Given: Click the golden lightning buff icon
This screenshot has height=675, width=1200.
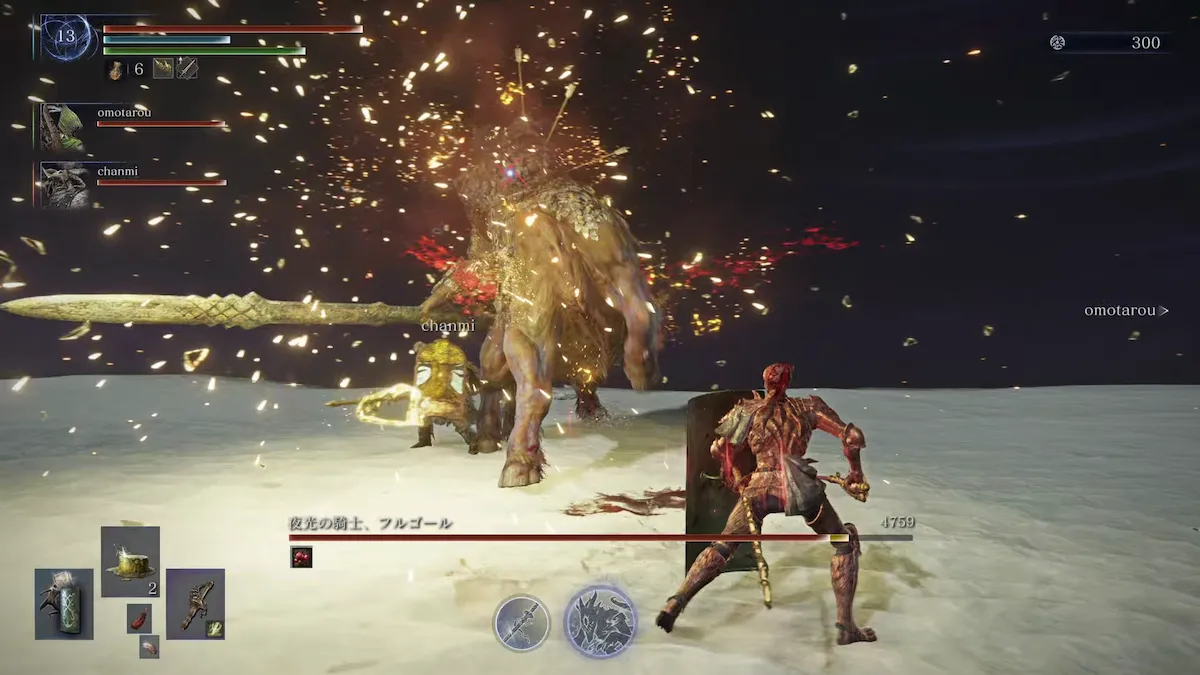Looking at the screenshot, I should 163,69.
